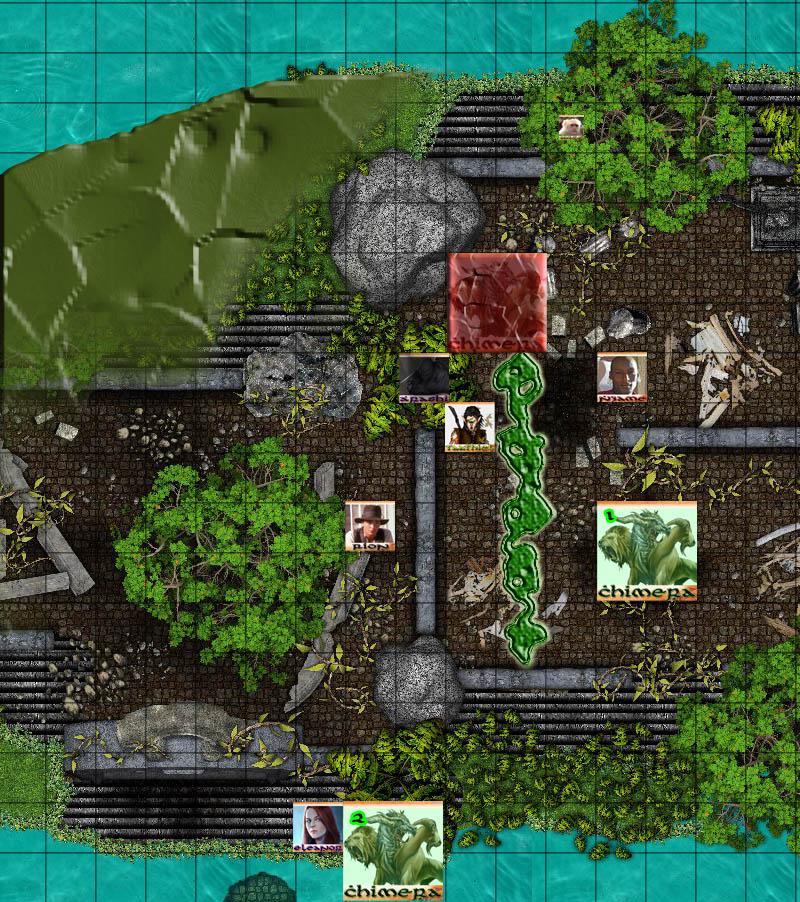Screen dimensions: 800x902
Task: Select the green-skinned elf archer token
Action: [470, 427]
